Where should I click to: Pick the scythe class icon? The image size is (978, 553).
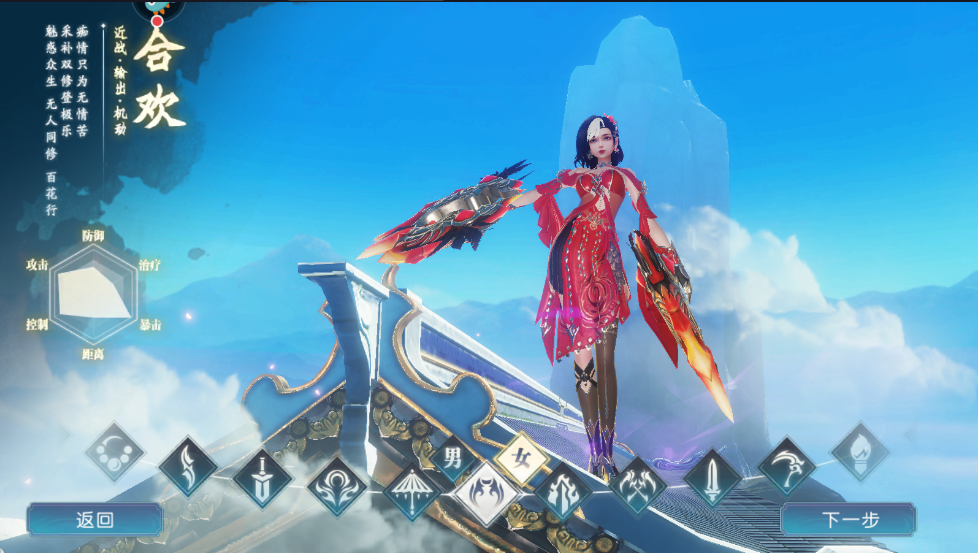[786, 465]
